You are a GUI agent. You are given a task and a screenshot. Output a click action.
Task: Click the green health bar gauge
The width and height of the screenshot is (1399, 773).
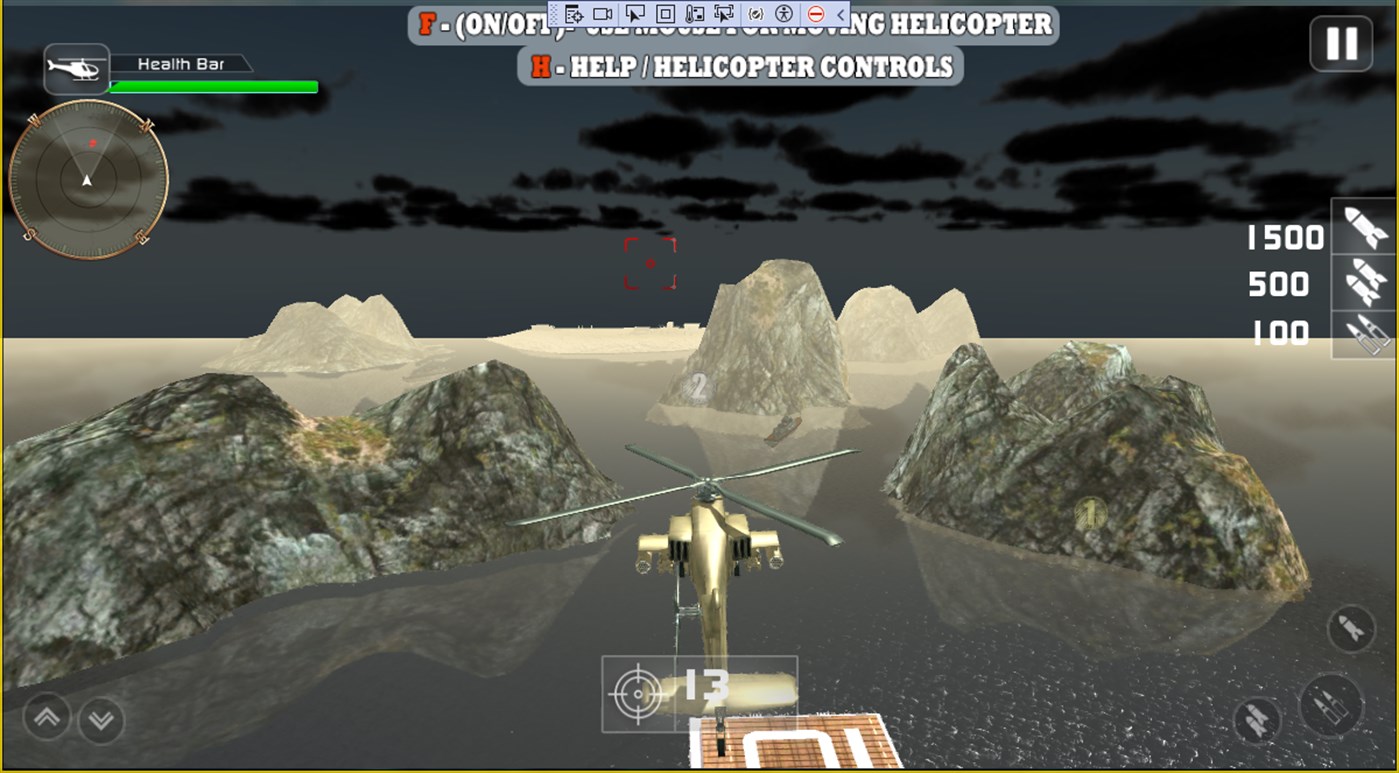(213, 88)
